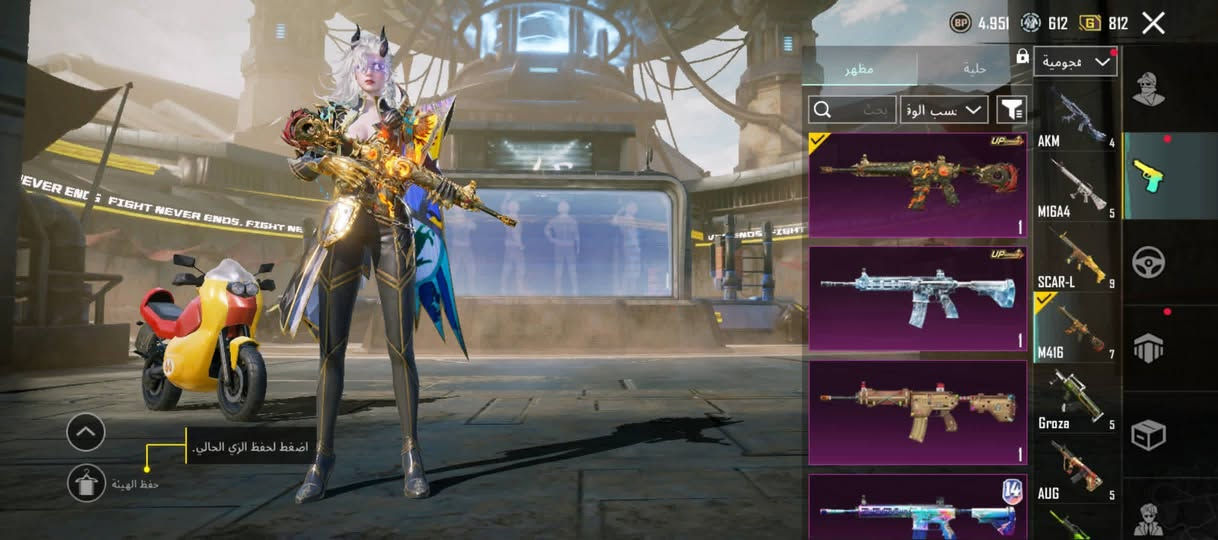Image resolution: width=1218 pixels, height=540 pixels.
Task: Select the equipped golden dragon M416 skin
Action: click(917, 185)
